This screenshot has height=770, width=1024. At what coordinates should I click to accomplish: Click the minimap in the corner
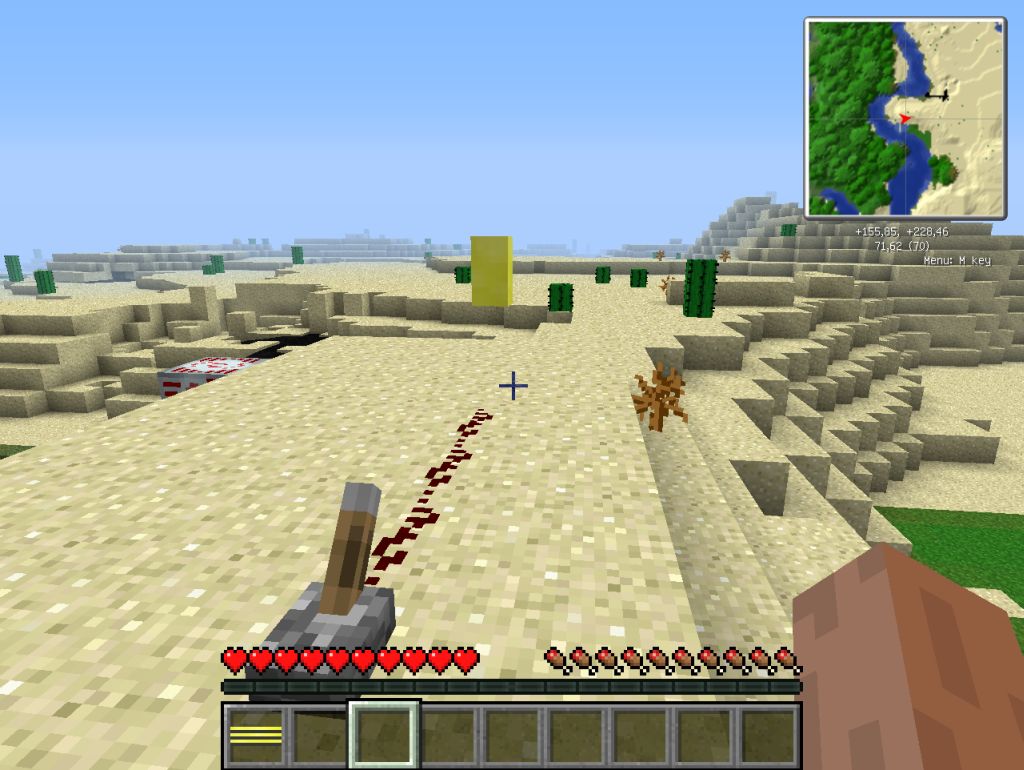tap(905, 117)
